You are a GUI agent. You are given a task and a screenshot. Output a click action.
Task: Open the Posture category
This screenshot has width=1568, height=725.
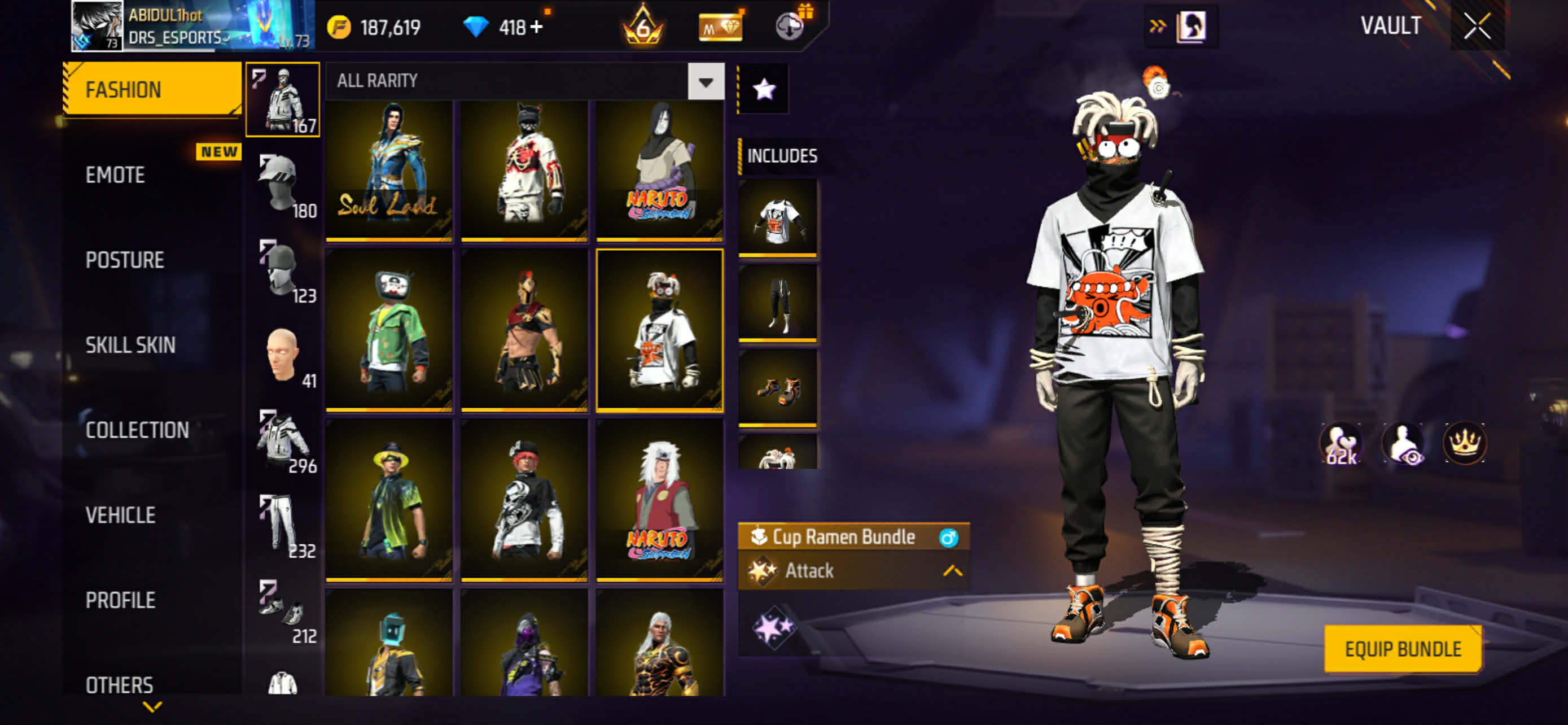pyautogui.click(x=125, y=260)
